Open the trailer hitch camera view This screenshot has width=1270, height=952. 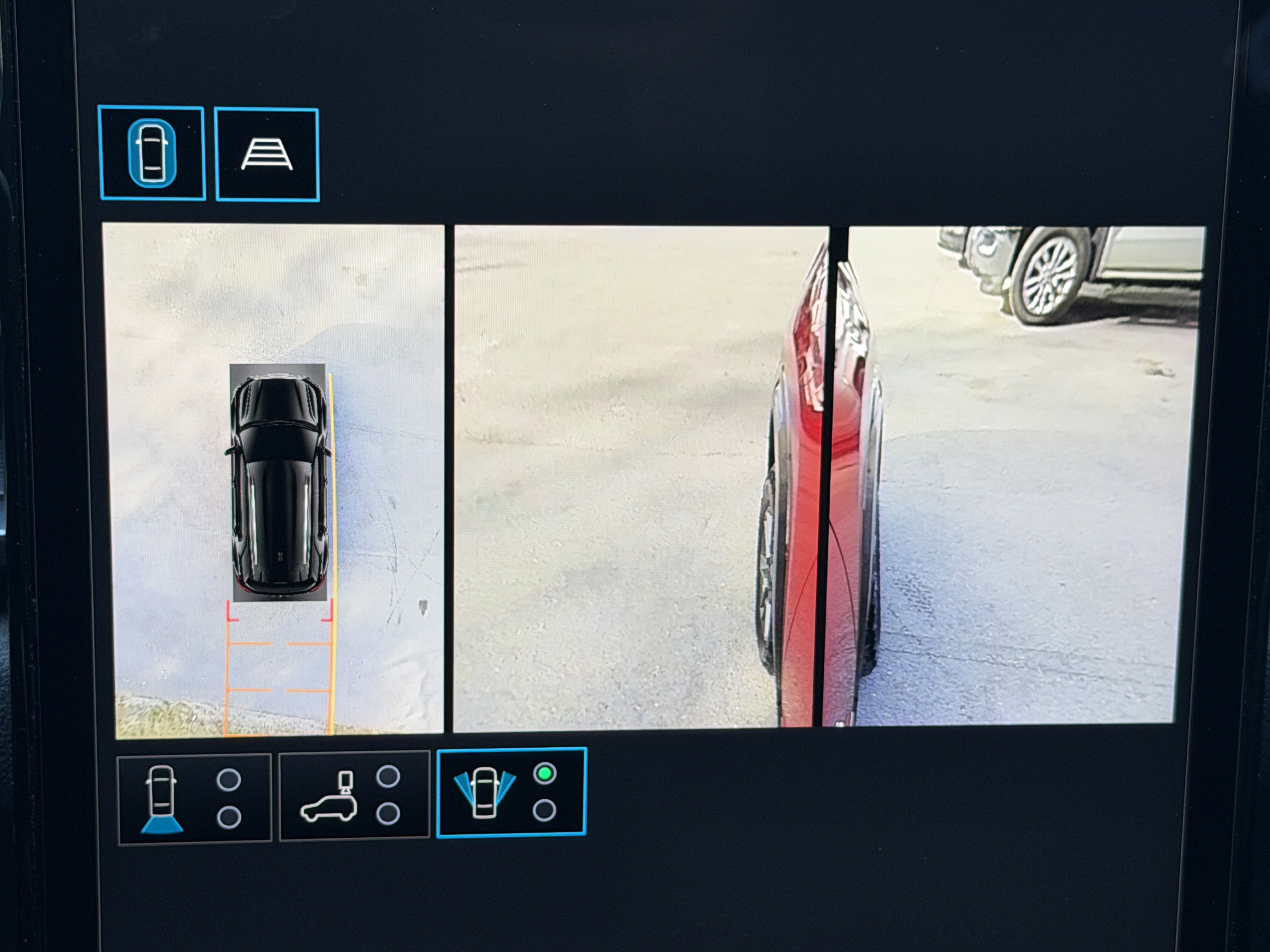click(x=354, y=796)
